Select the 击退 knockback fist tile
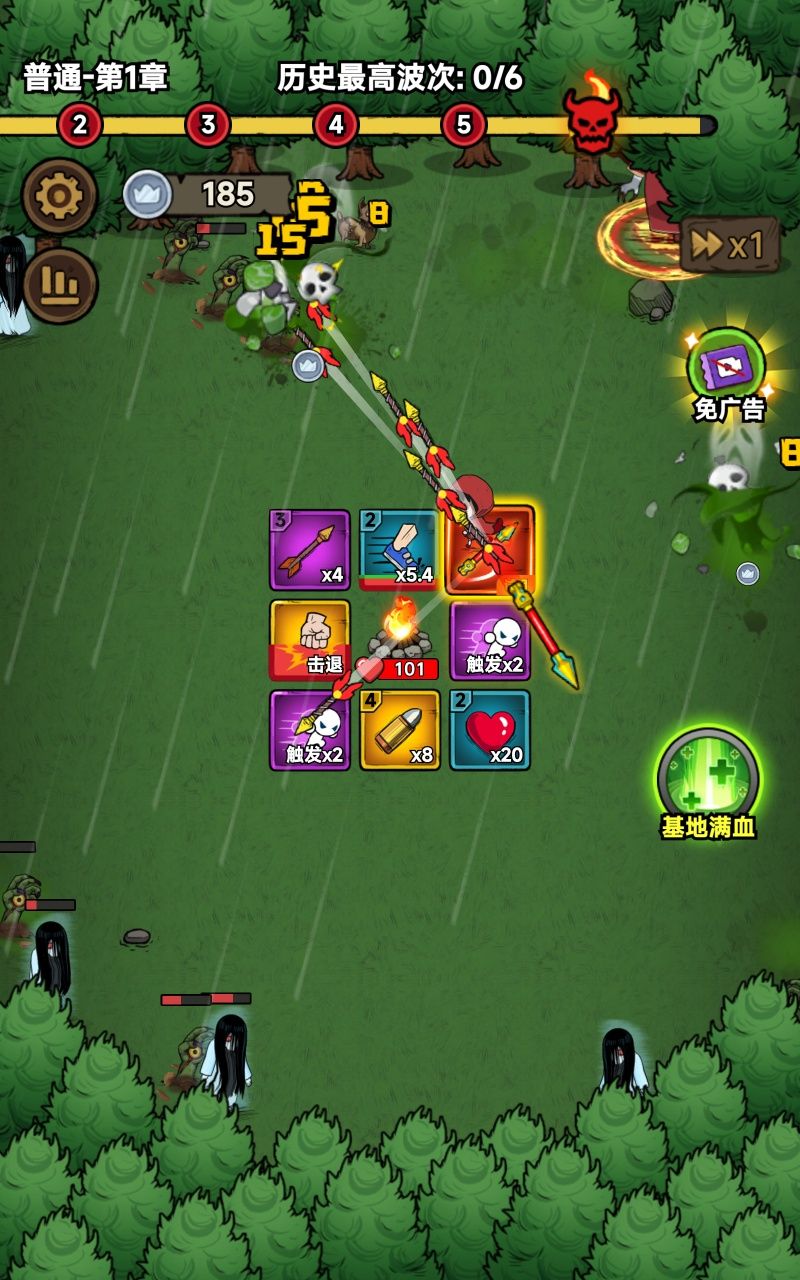This screenshot has height=1280, width=800. pos(310,640)
